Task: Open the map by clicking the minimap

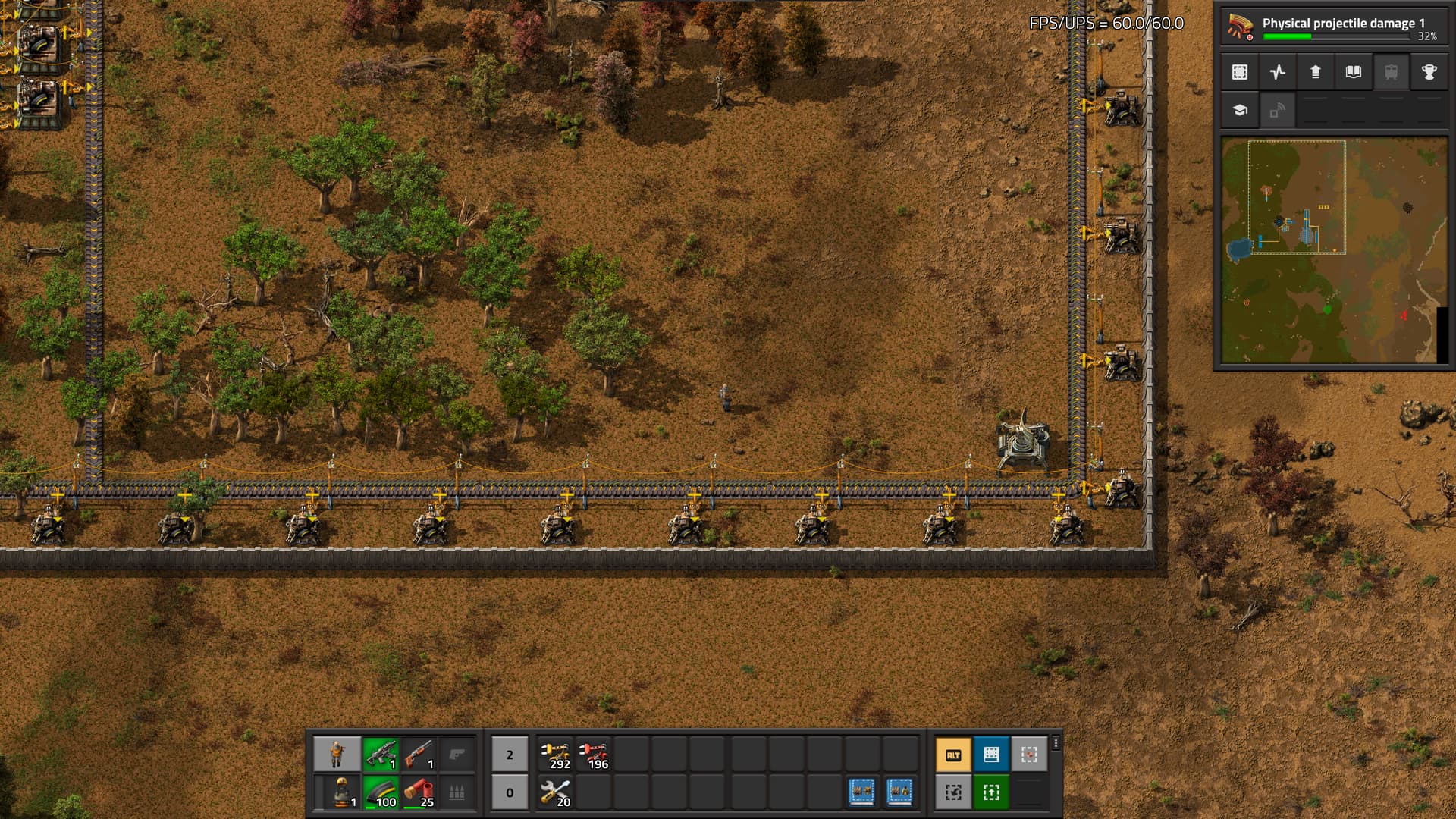Action: pos(1334,250)
